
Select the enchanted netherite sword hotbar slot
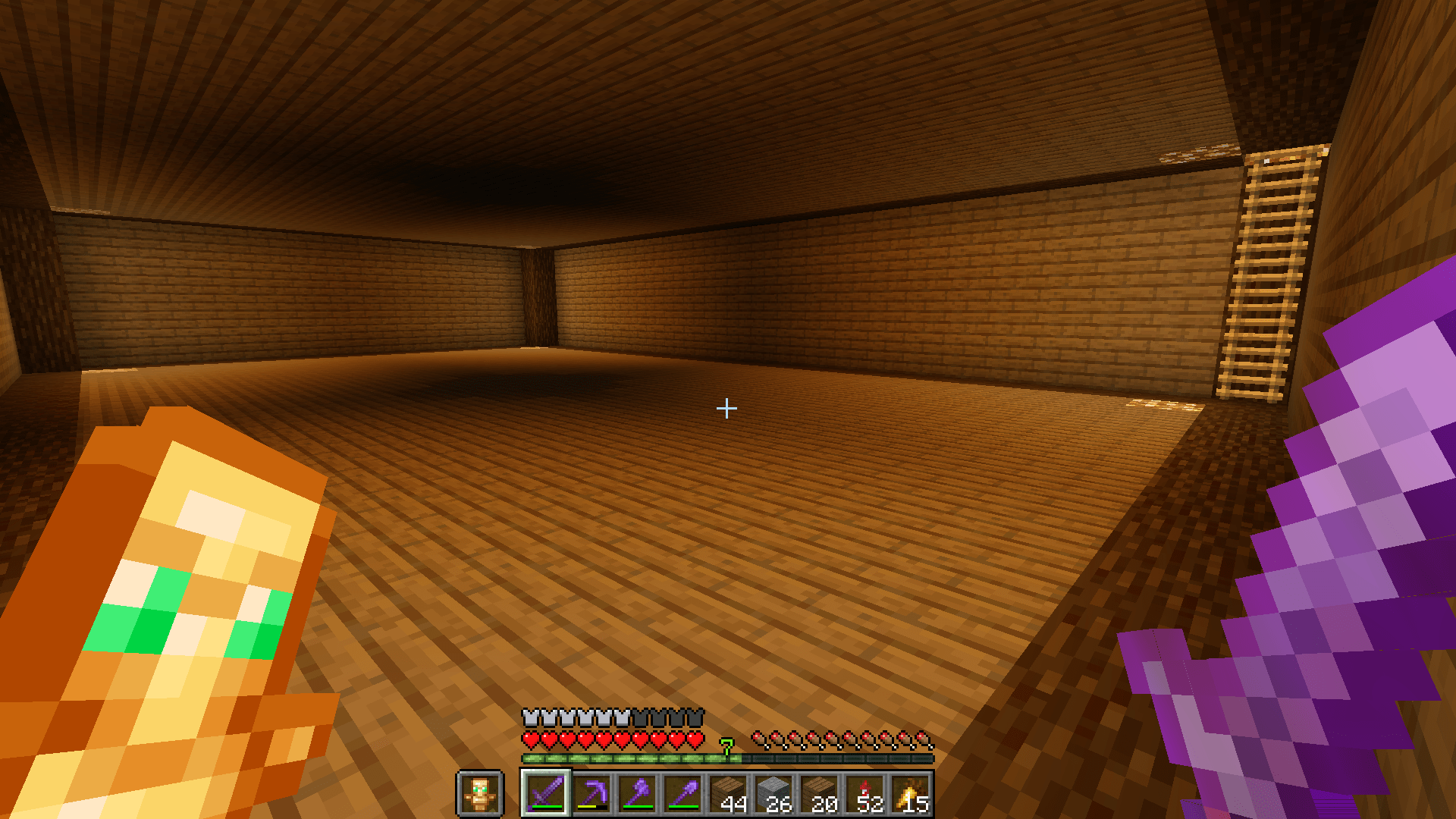point(544,794)
